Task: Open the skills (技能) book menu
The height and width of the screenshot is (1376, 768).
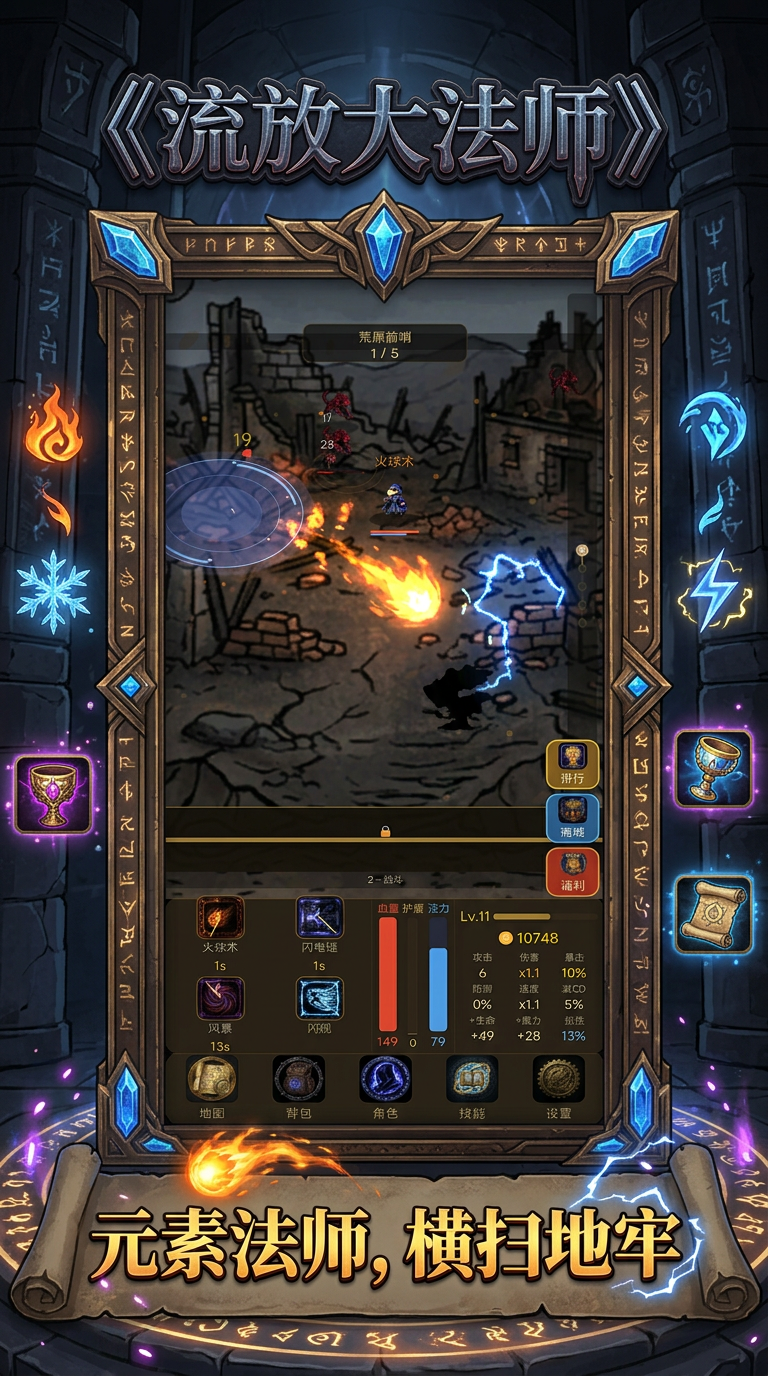Action: (x=471, y=1081)
